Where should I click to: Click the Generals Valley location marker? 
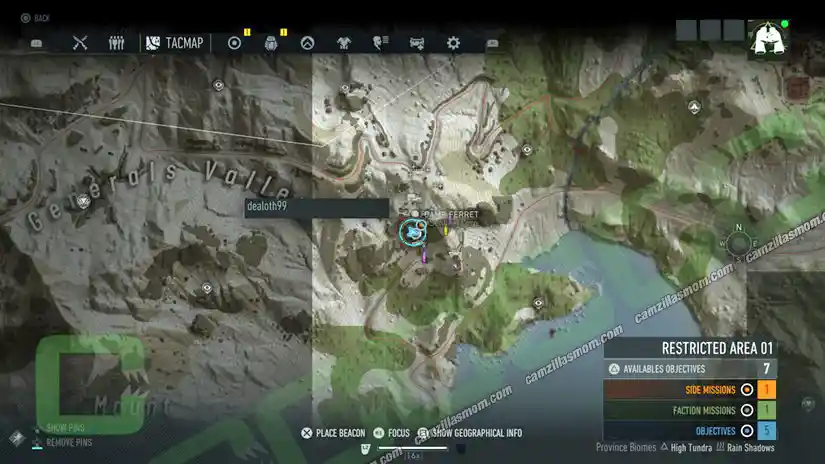coord(84,201)
